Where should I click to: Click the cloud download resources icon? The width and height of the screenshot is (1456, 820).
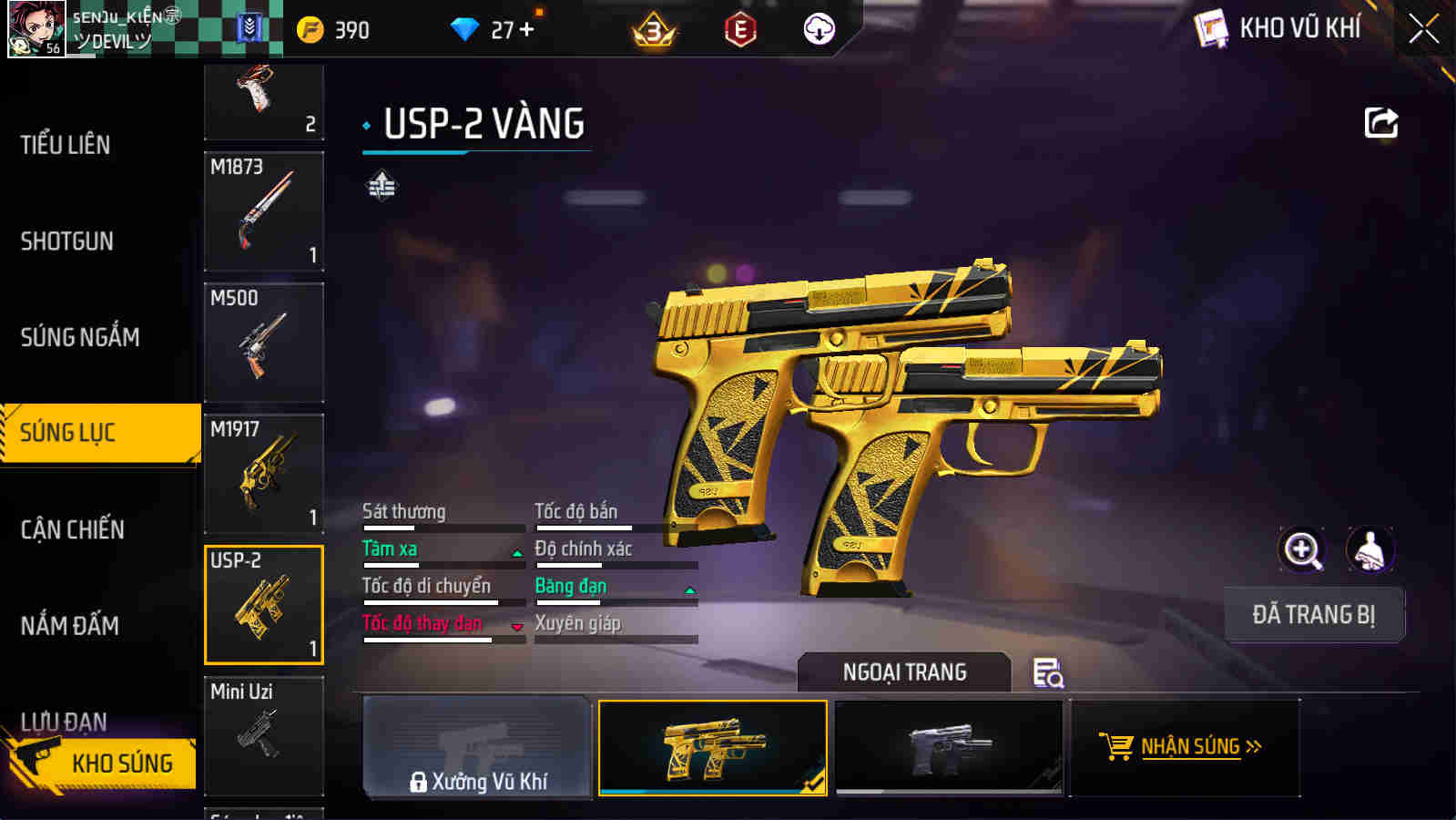click(820, 28)
